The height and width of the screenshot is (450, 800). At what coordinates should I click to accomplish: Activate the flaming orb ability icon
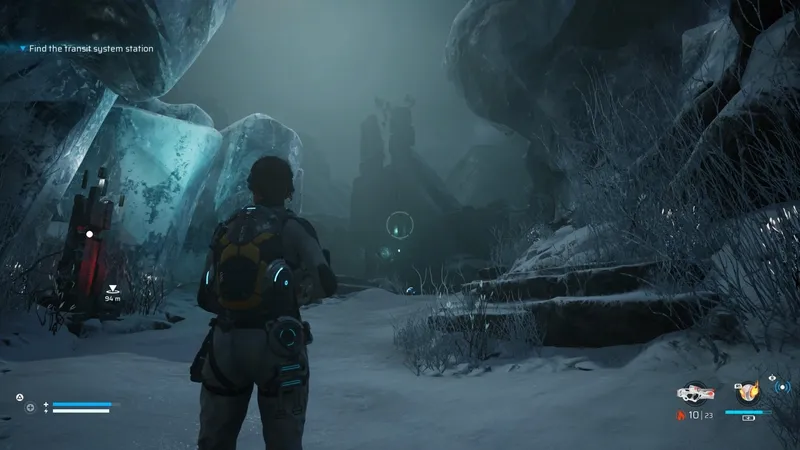pyautogui.click(x=748, y=392)
